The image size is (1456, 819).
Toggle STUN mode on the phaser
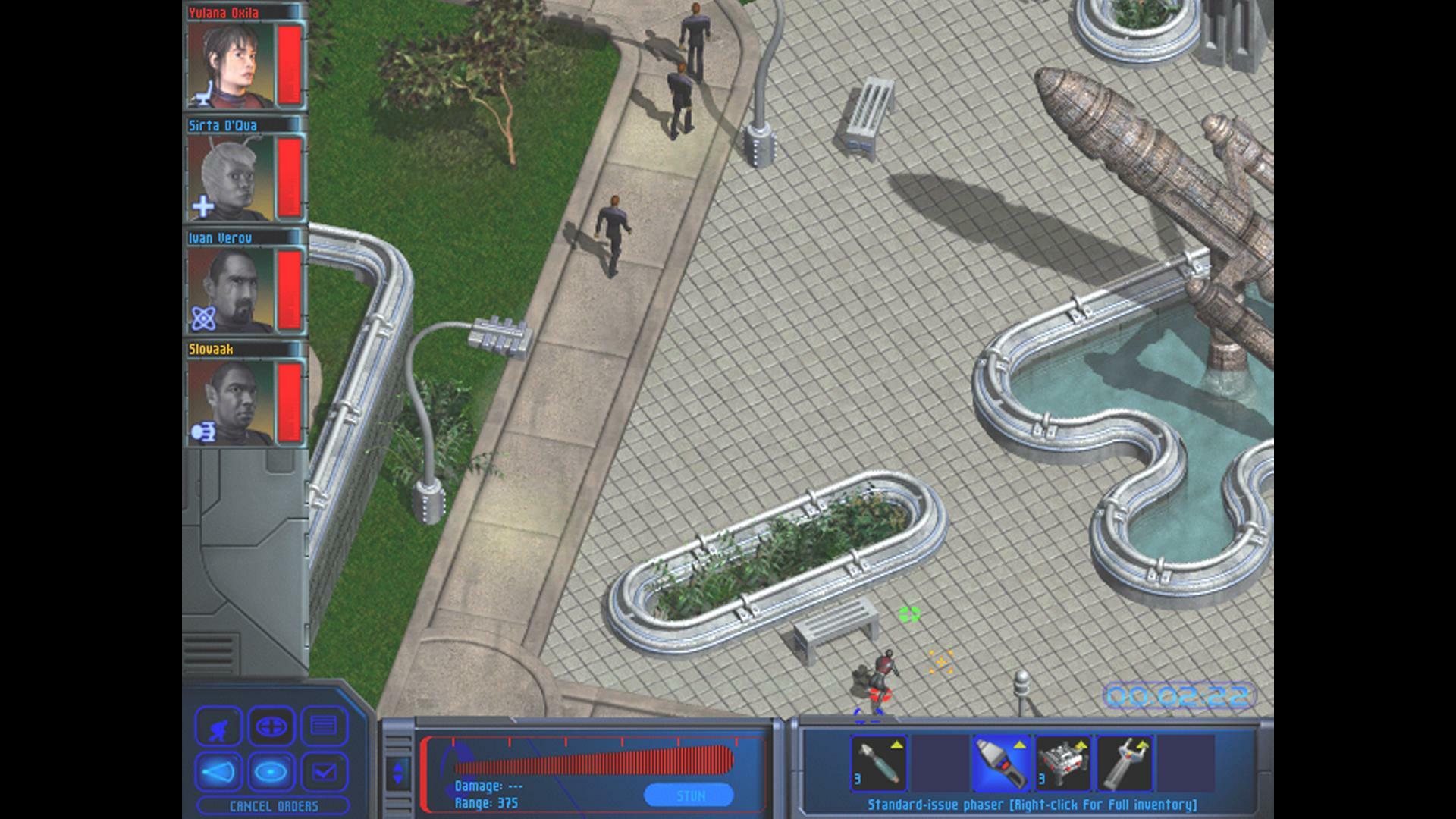pyautogui.click(x=690, y=796)
